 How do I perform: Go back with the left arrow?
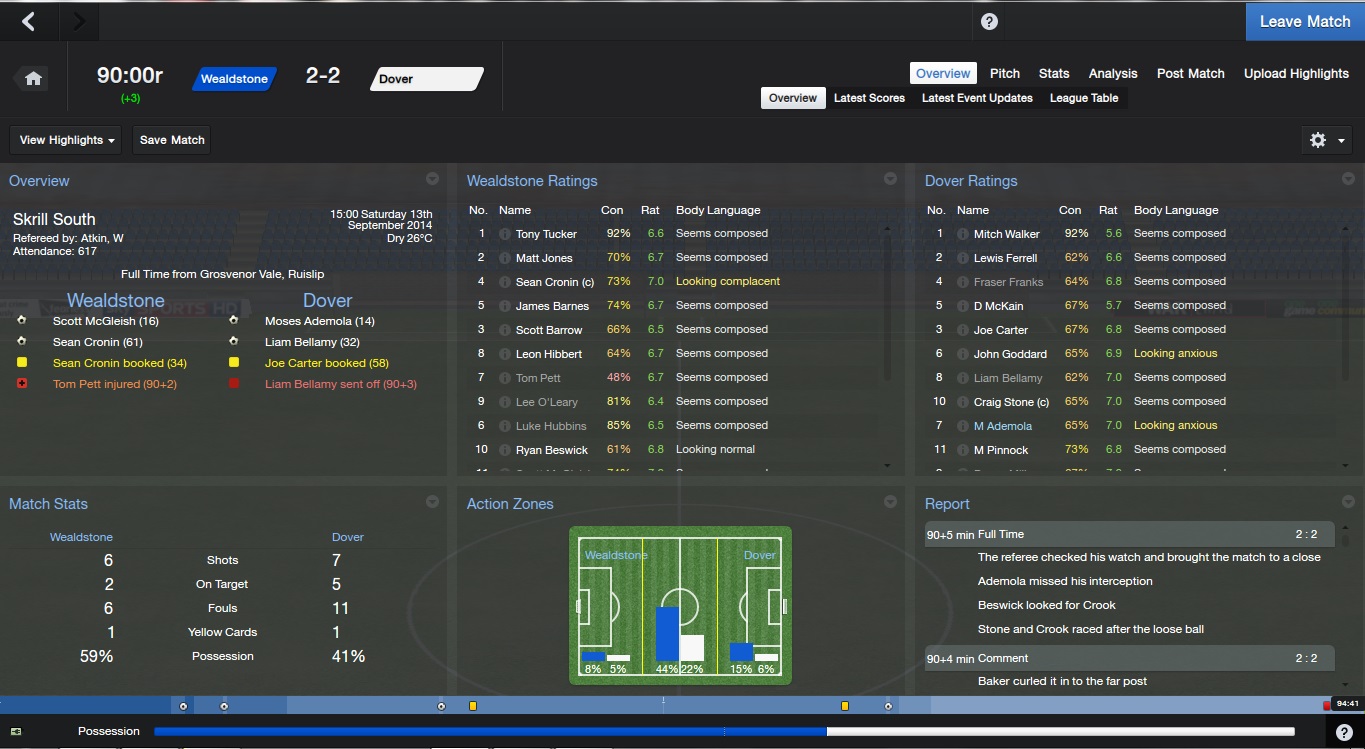pyautogui.click(x=28, y=21)
